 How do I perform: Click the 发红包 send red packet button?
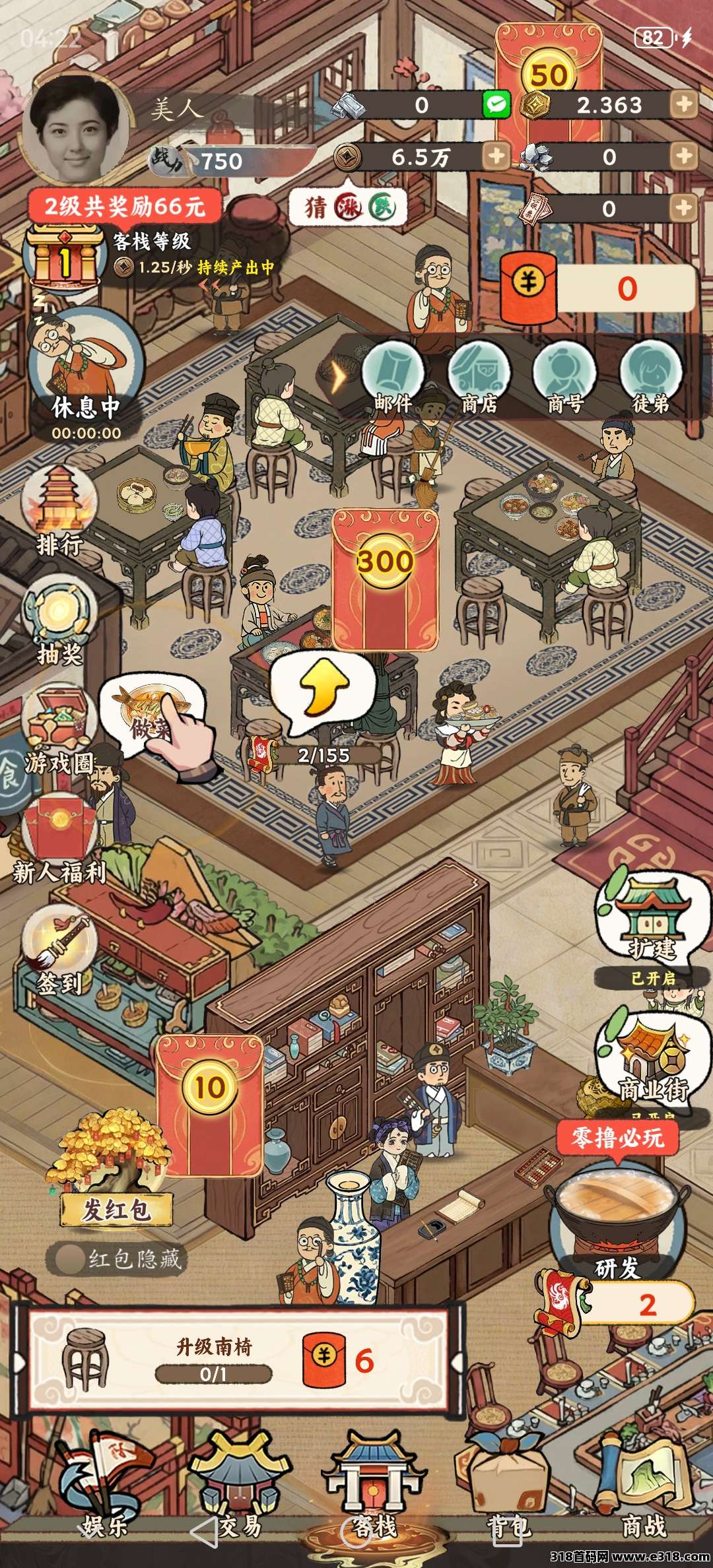116,1209
